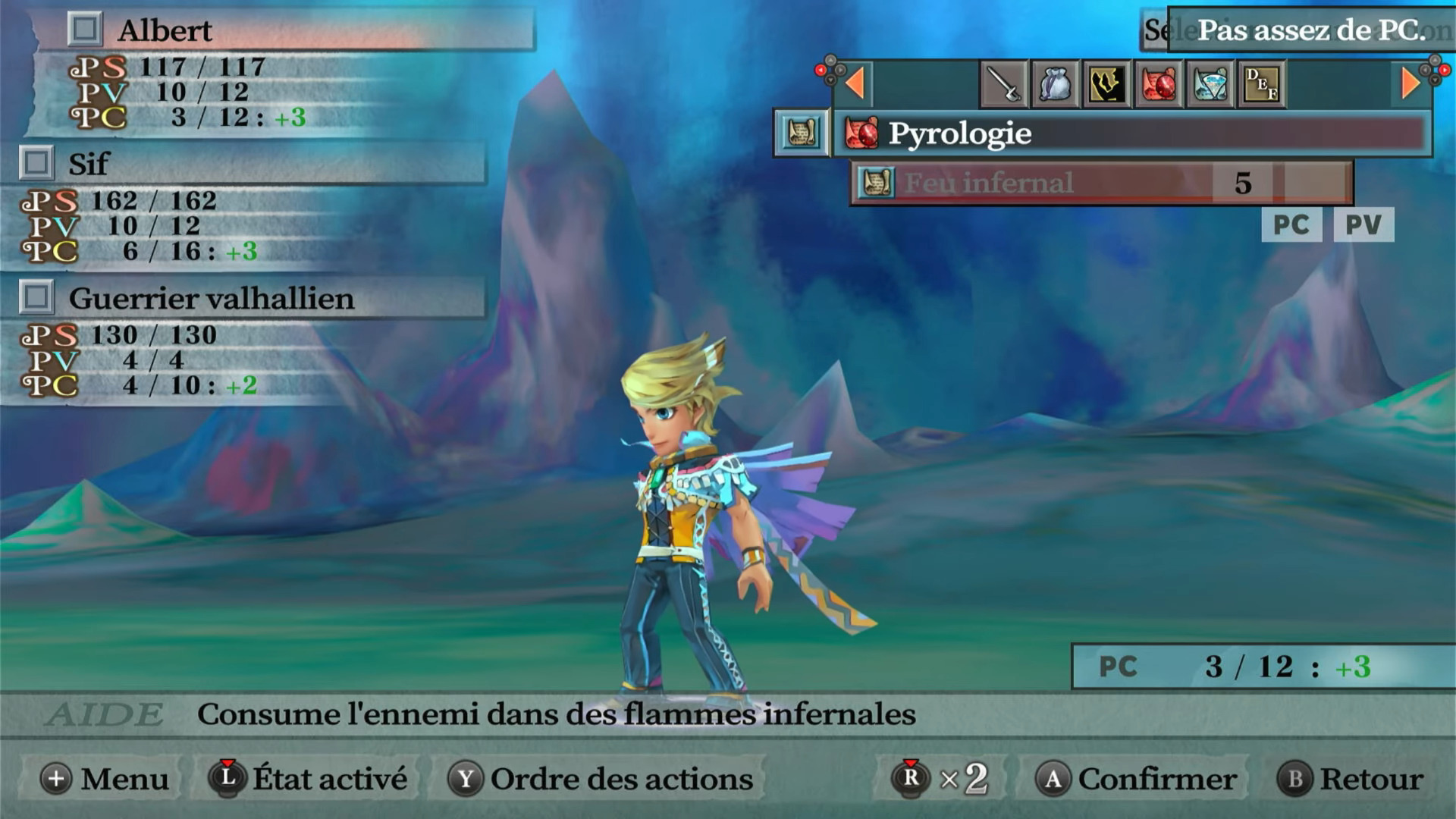This screenshot has height=819, width=1456.
Task: Go to next command with right arrow
Action: pyautogui.click(x=1410, y=83)
